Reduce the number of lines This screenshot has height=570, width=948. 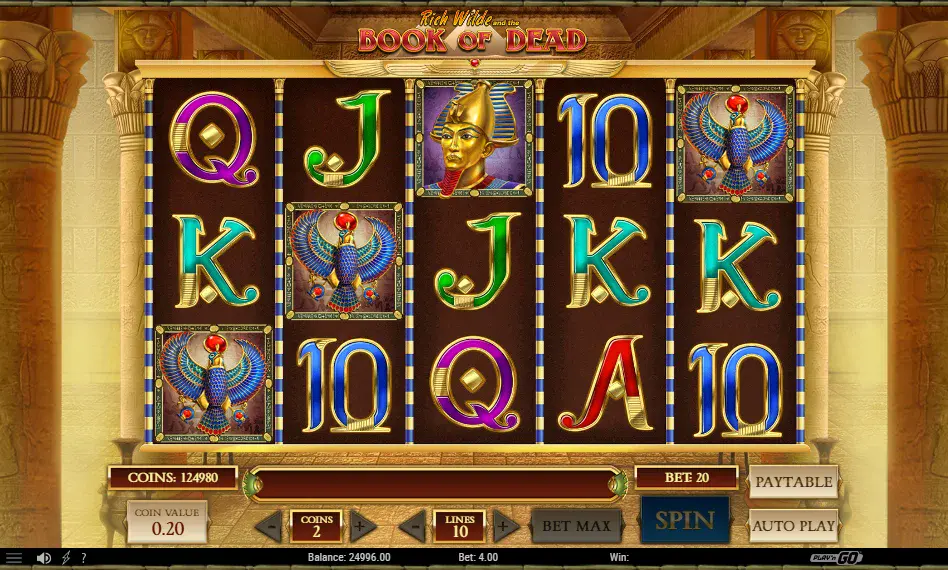pos(411,526)
